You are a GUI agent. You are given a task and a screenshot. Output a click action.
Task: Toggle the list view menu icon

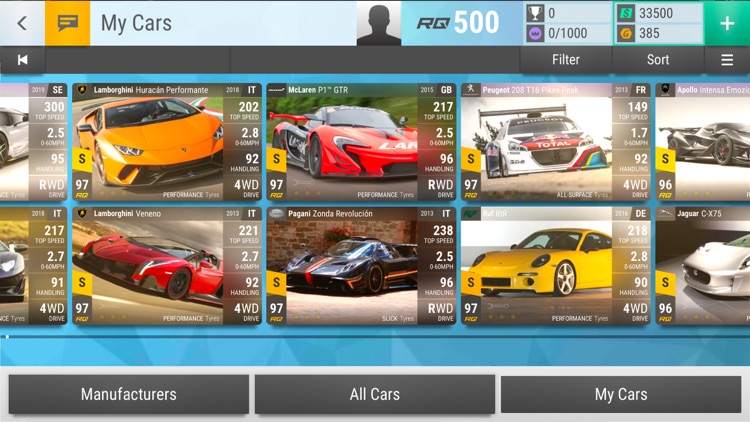pos(727,60)
